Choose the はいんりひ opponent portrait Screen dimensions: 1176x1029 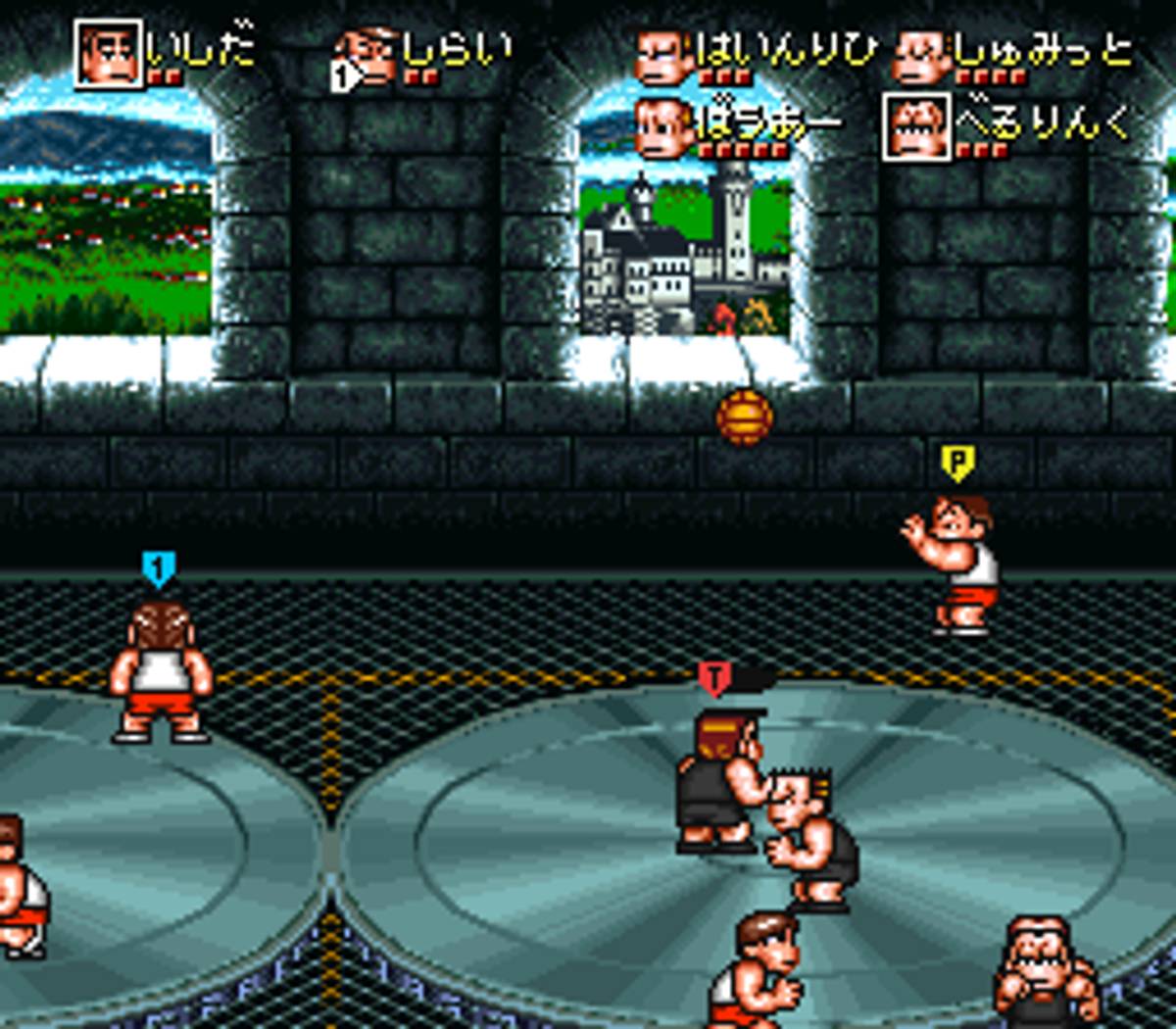click(x=663, y=57)
